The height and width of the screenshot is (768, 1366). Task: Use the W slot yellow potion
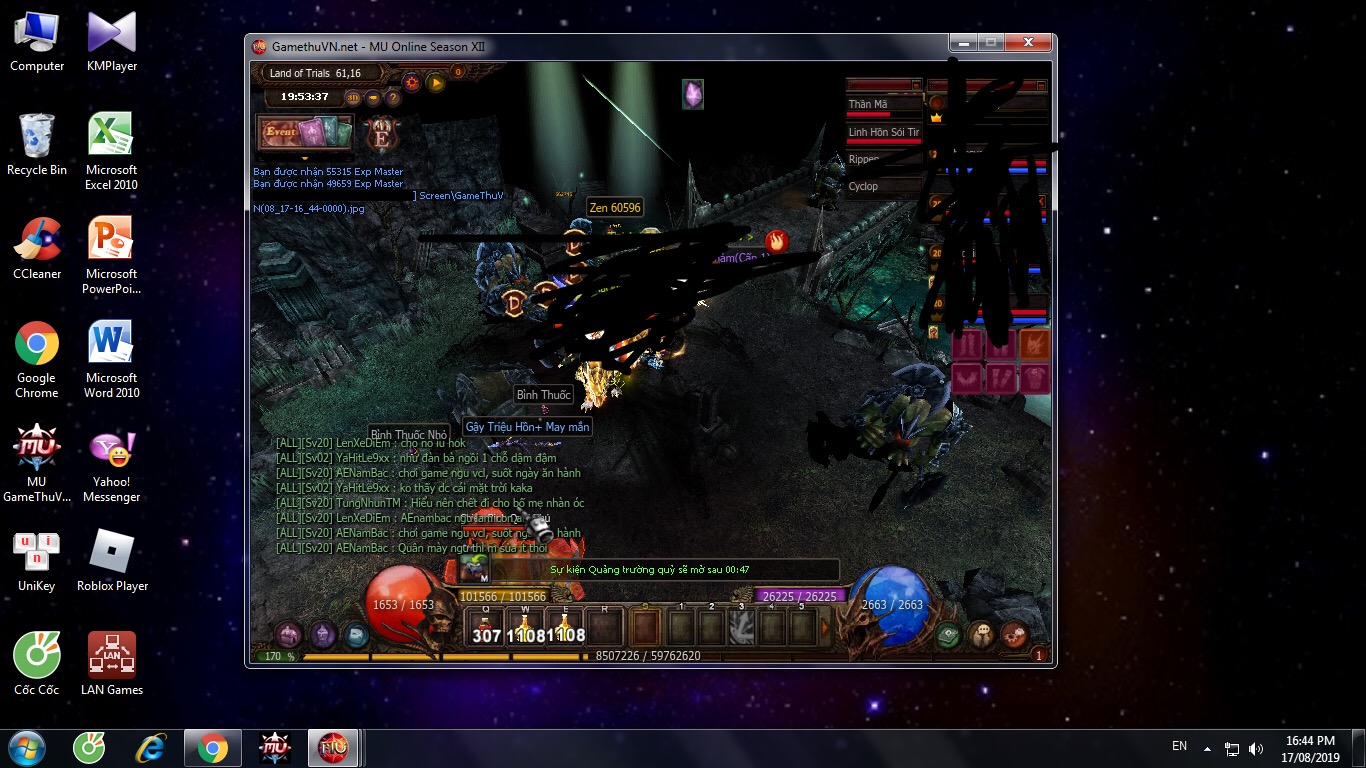pos(524,628)
